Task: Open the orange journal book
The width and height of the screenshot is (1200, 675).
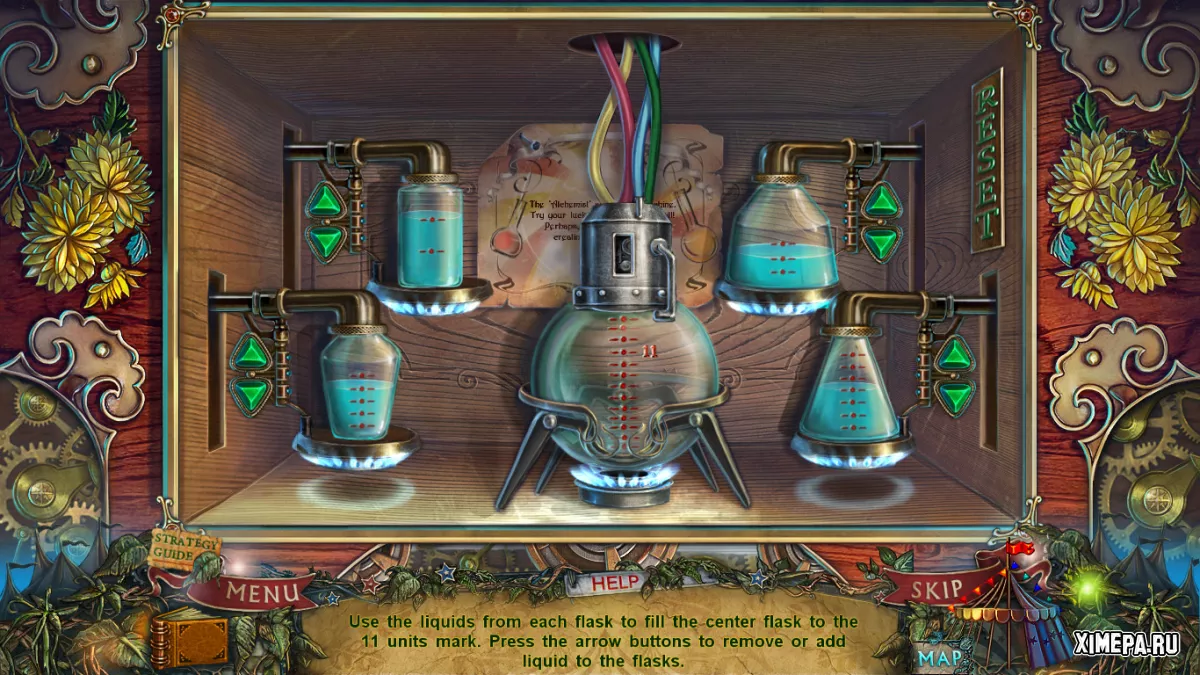Action: (190, 639)
